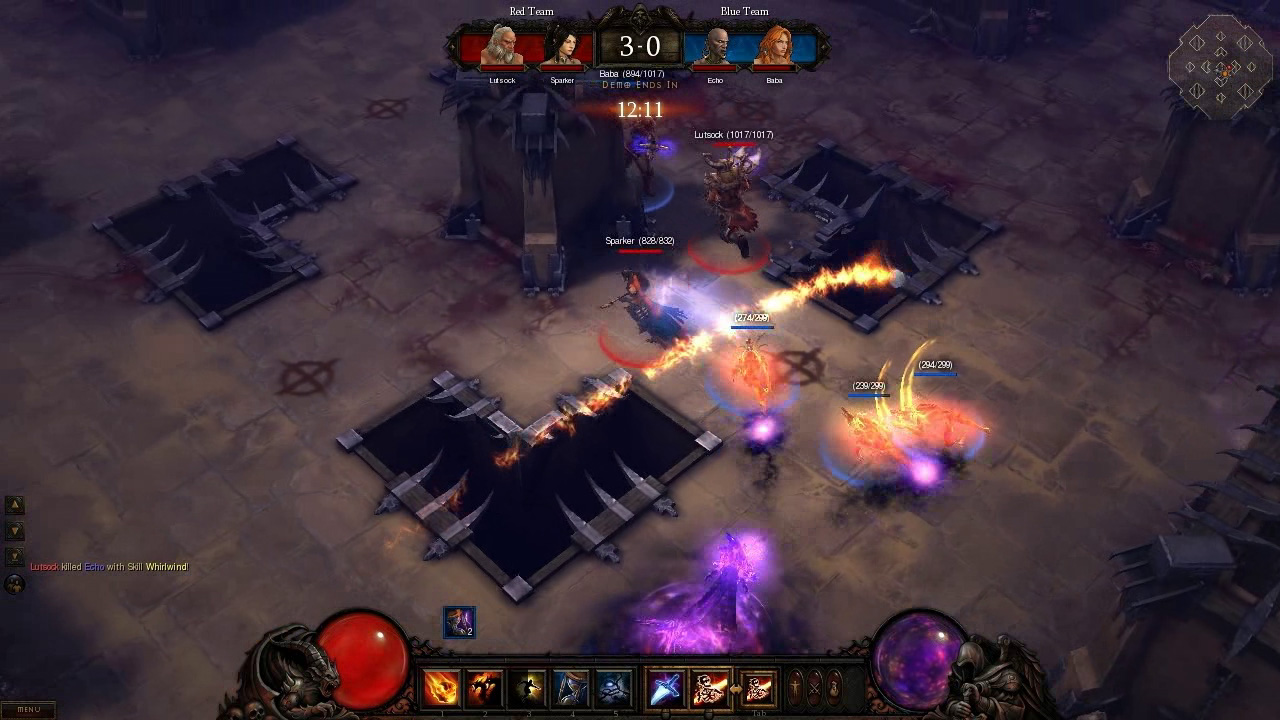Swap to the Tab alternate skill icon
This screenshot has height=720, width=1280.
(759, 688)
